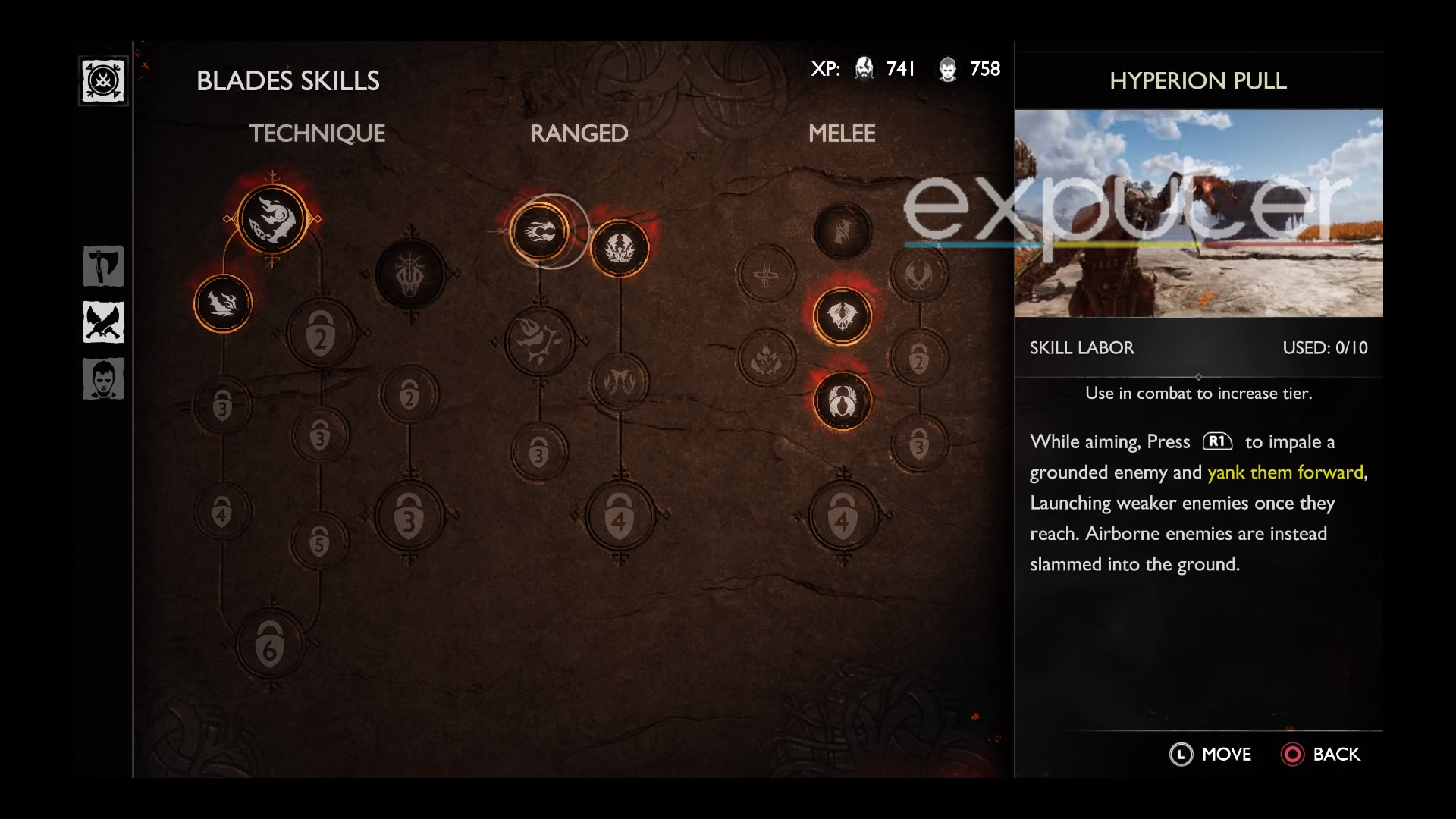Click the Atreus head icon beside 758 XP

pos(947,68)
